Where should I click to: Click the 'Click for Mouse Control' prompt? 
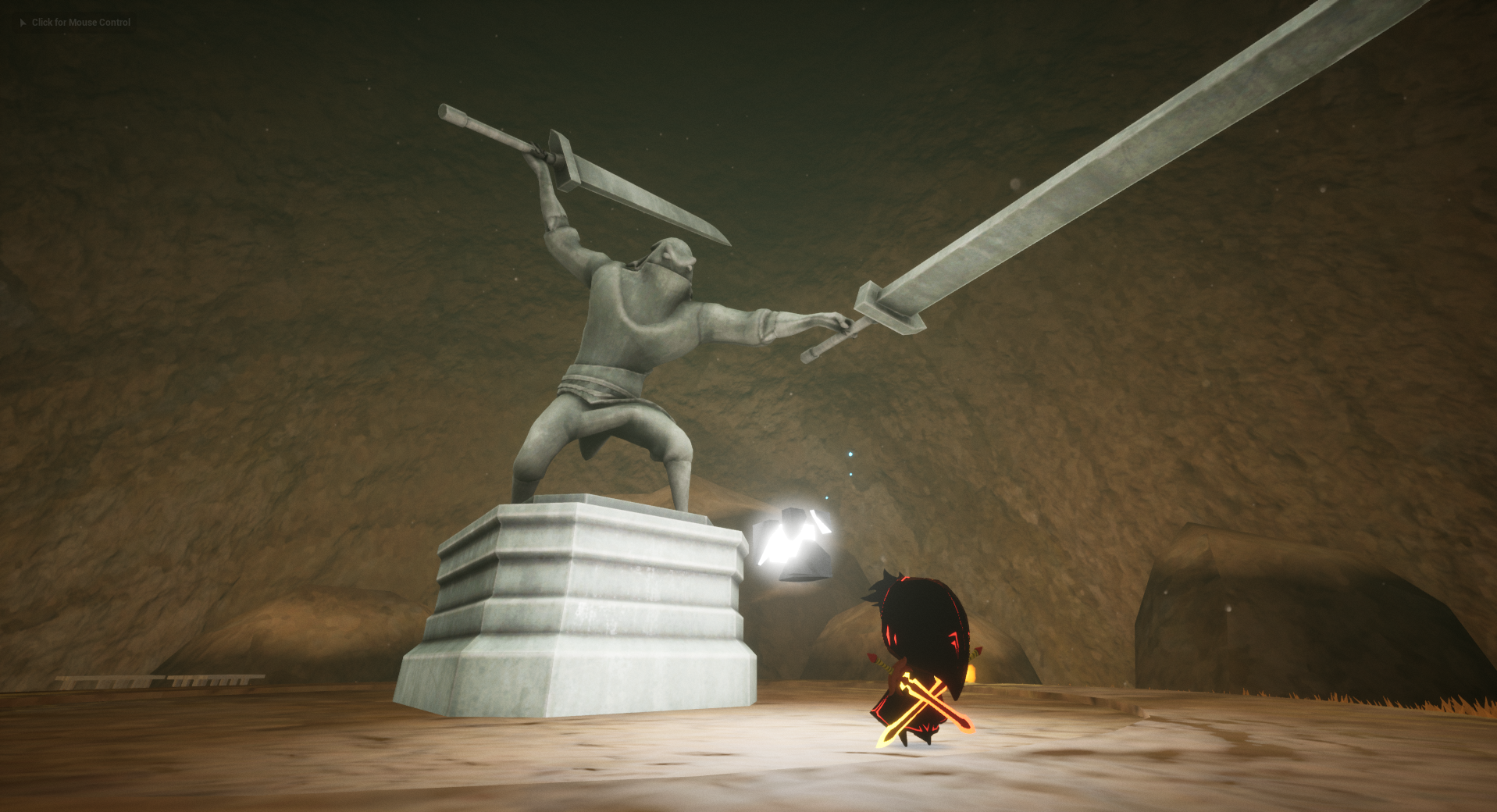(76, 23)
